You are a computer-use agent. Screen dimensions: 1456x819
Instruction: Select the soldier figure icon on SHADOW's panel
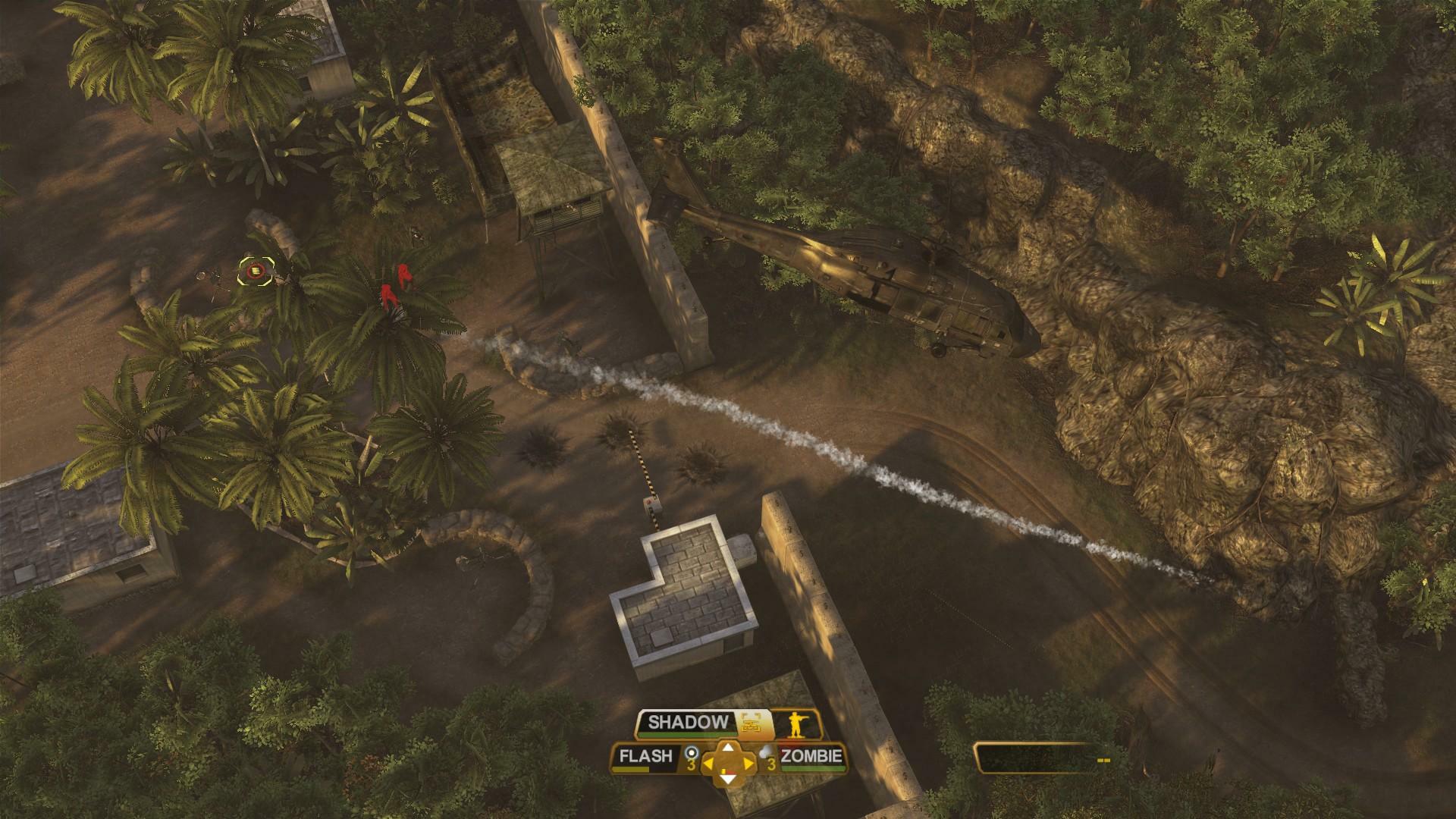tap(797, 723)
